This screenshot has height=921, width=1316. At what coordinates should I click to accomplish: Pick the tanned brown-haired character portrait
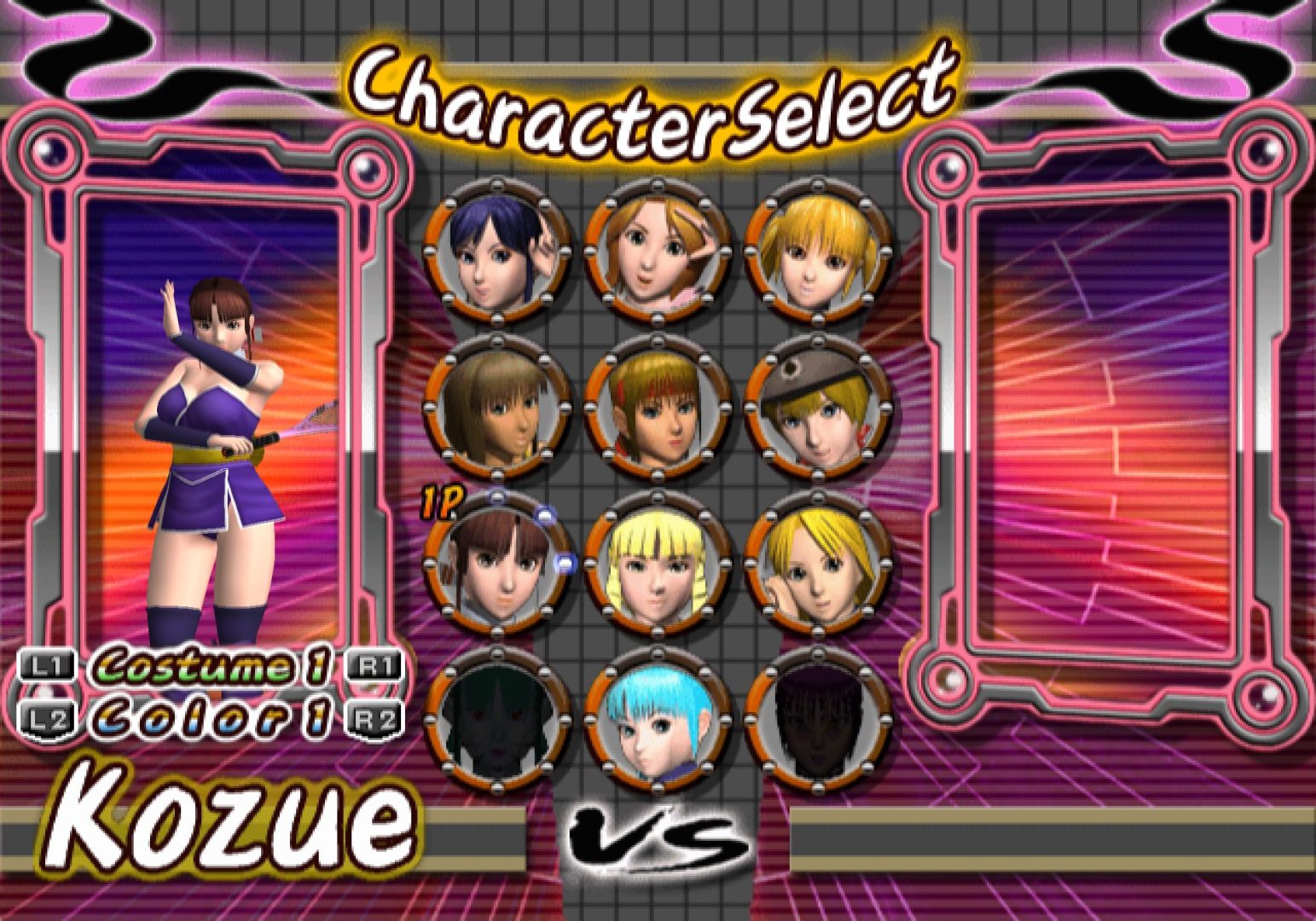(496, 408)
